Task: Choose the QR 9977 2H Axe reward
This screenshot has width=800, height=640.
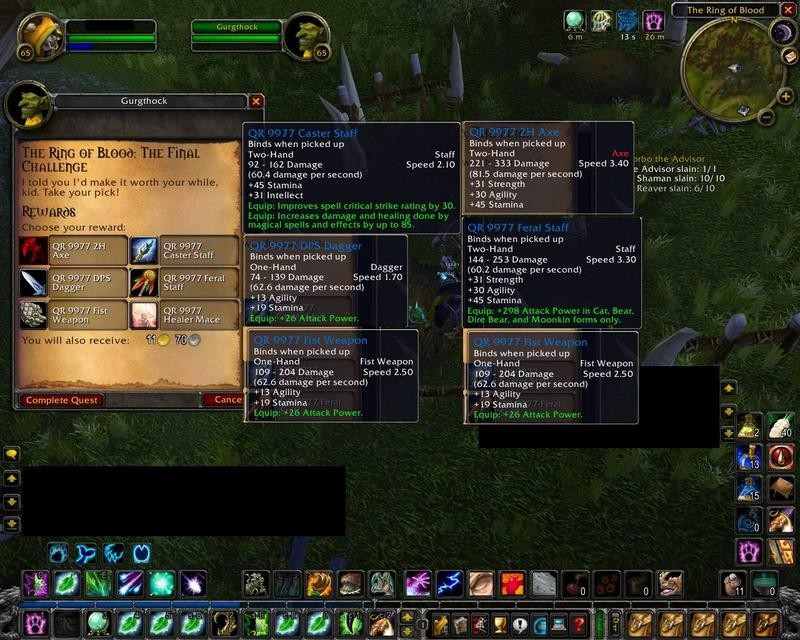Action: [73, 250]
